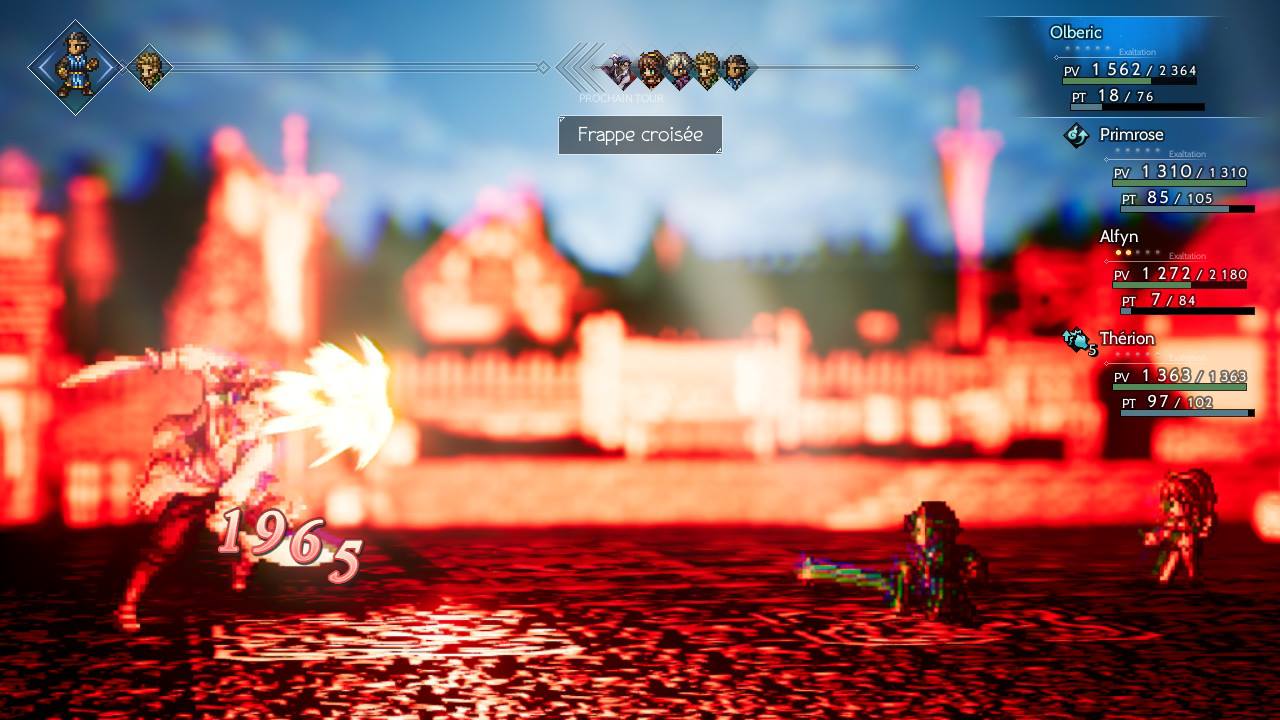Click Alfyn's portrait beside Olberic's large portrait
The image size is (1280, 720).
150,68
